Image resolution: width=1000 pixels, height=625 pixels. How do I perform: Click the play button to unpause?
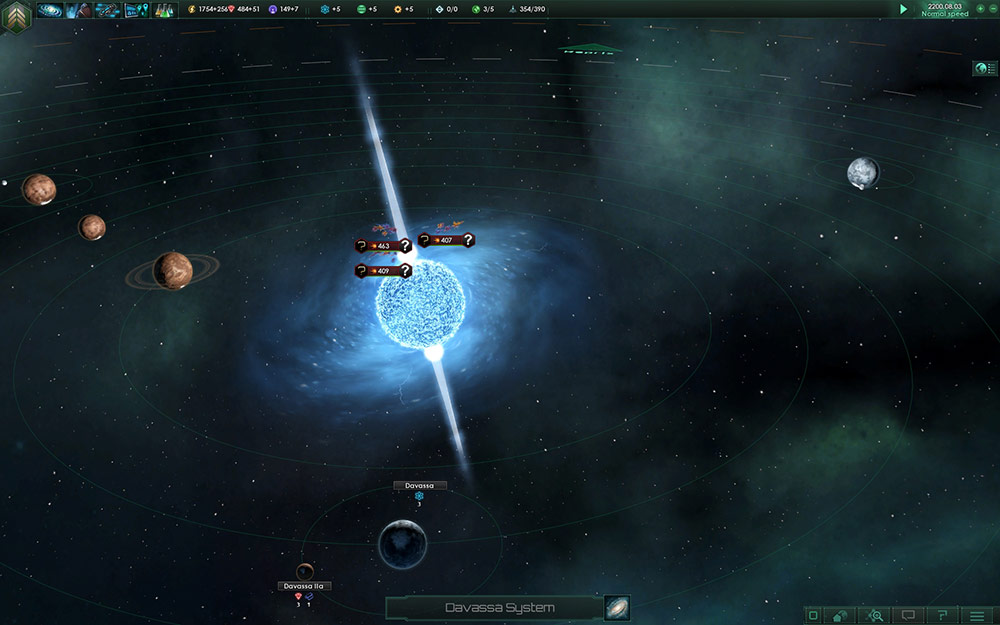[903, 9]
